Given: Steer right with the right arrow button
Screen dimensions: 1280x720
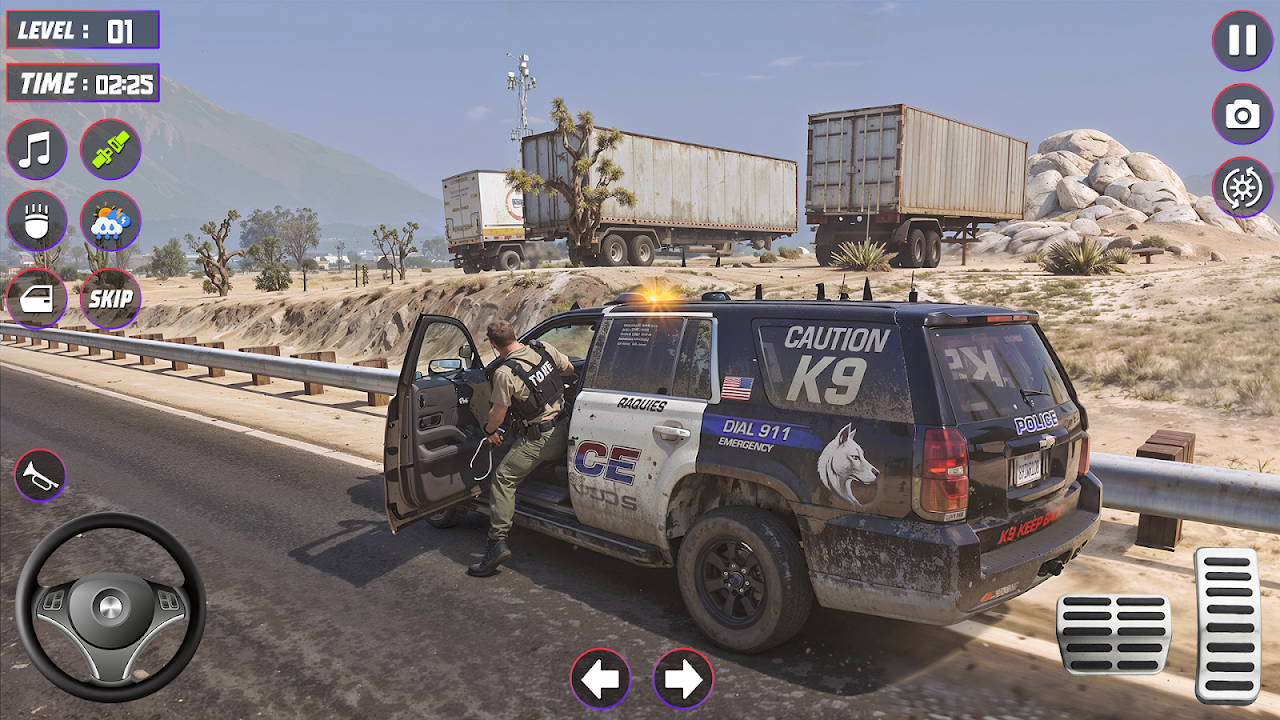Looking at the screenshot, I should [683, 679].
